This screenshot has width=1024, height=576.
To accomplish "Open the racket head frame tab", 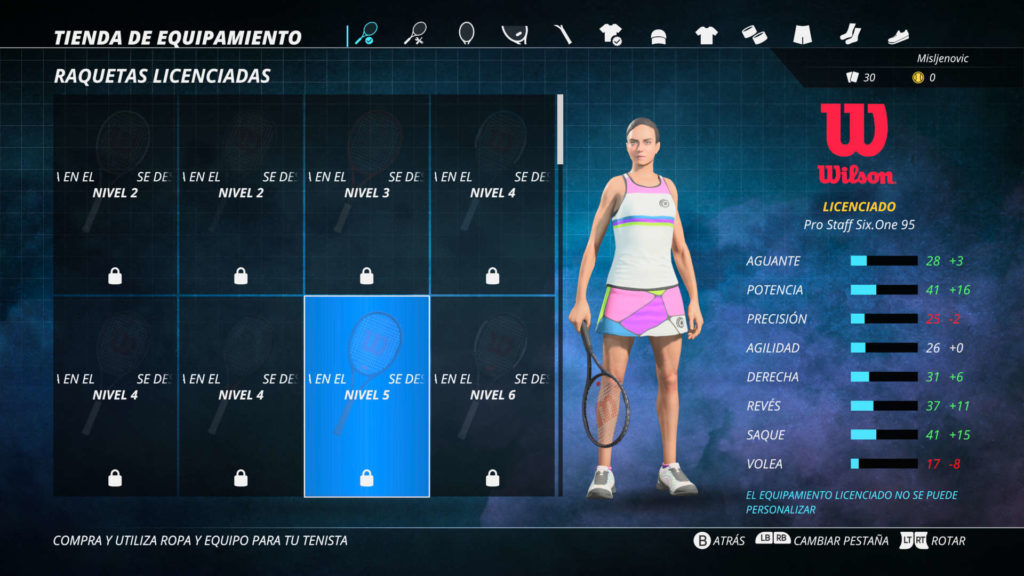I will point(466,35).
